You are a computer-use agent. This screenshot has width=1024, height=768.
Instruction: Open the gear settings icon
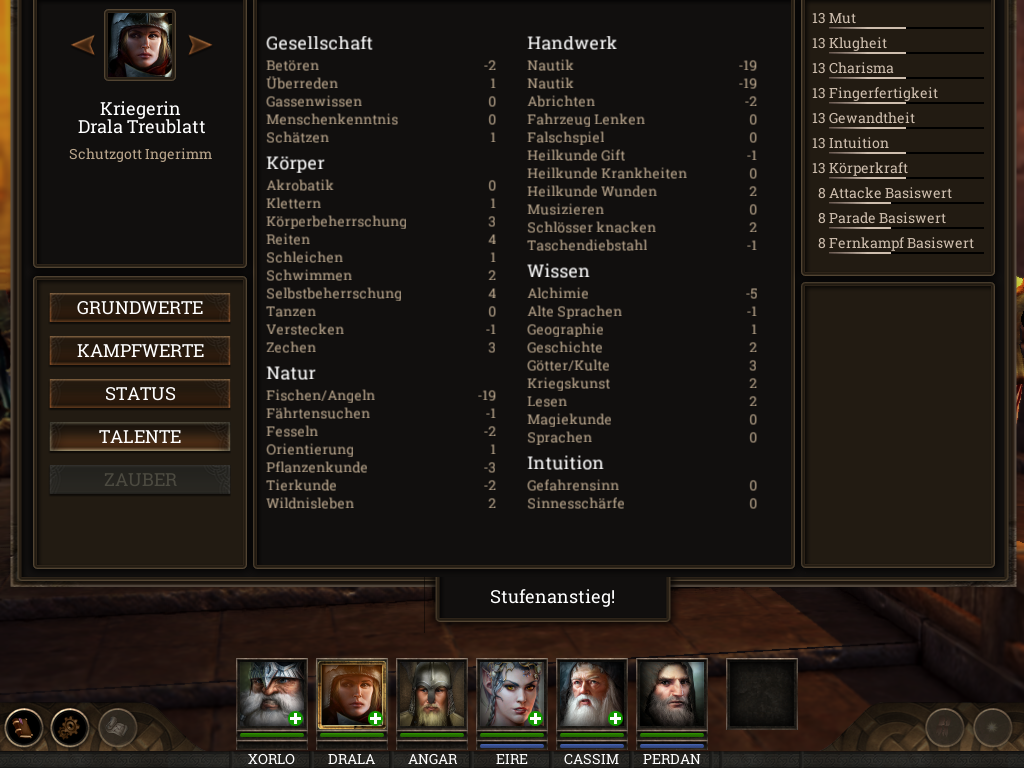click(70, 727)
